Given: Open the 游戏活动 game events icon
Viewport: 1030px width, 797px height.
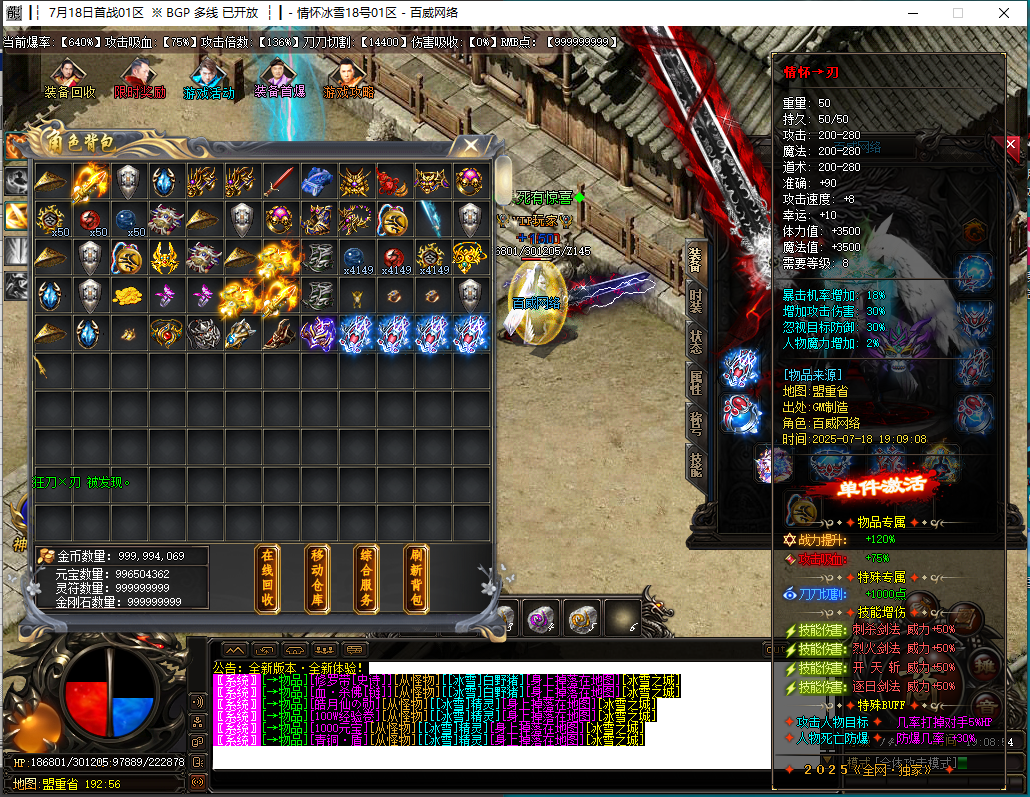Looking at the screenshot, I should click(x=208, y=78).
